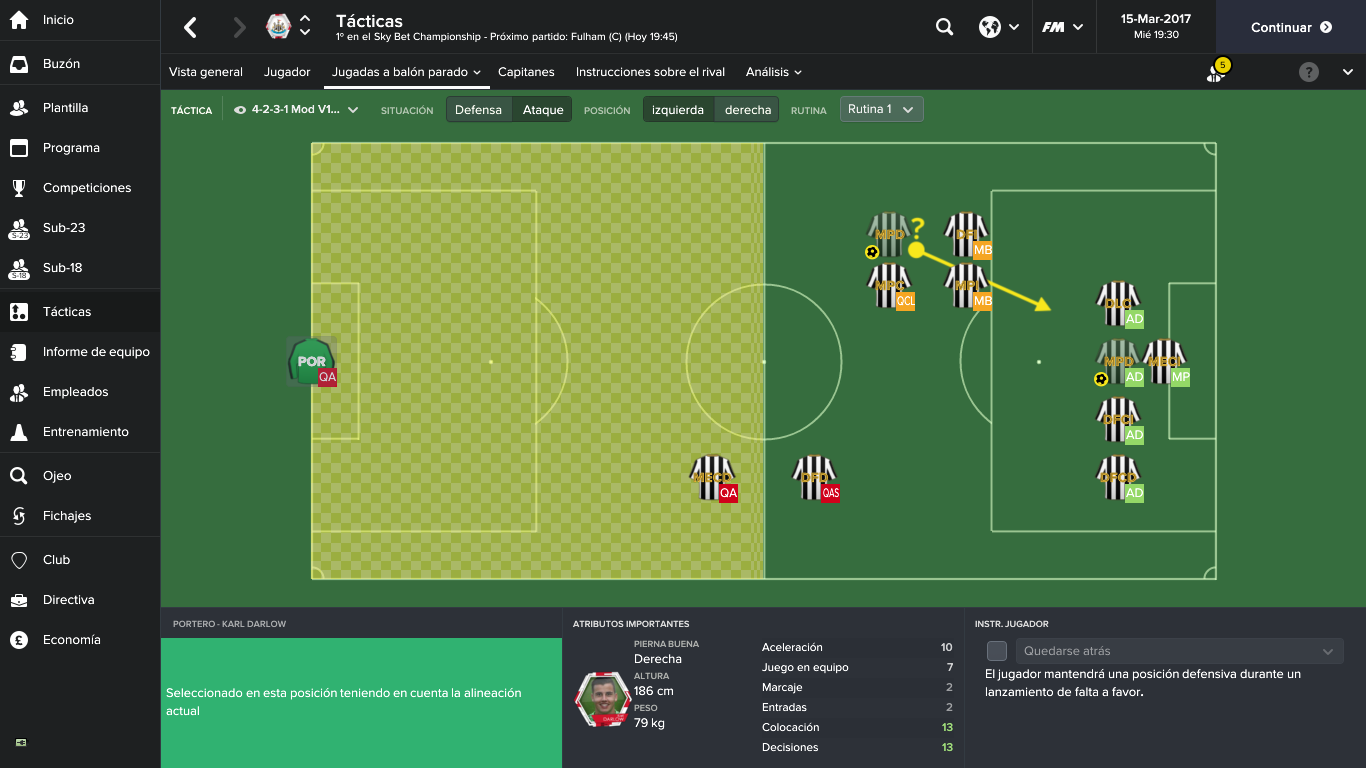
Task: Switch to the Capitanes tab
Action: tap(526, 72)
